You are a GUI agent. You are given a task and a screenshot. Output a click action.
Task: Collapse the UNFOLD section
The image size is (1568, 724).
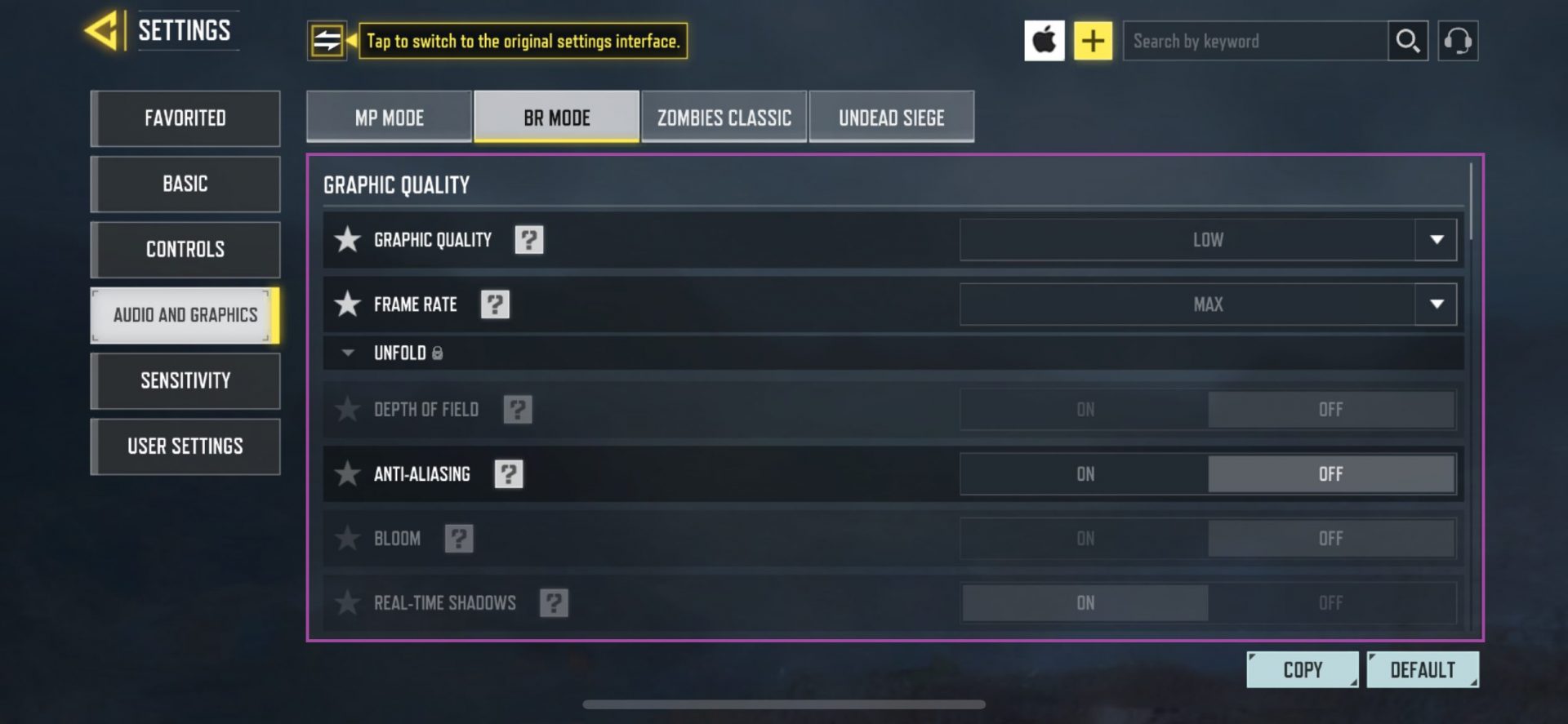(x=346, y=353)
